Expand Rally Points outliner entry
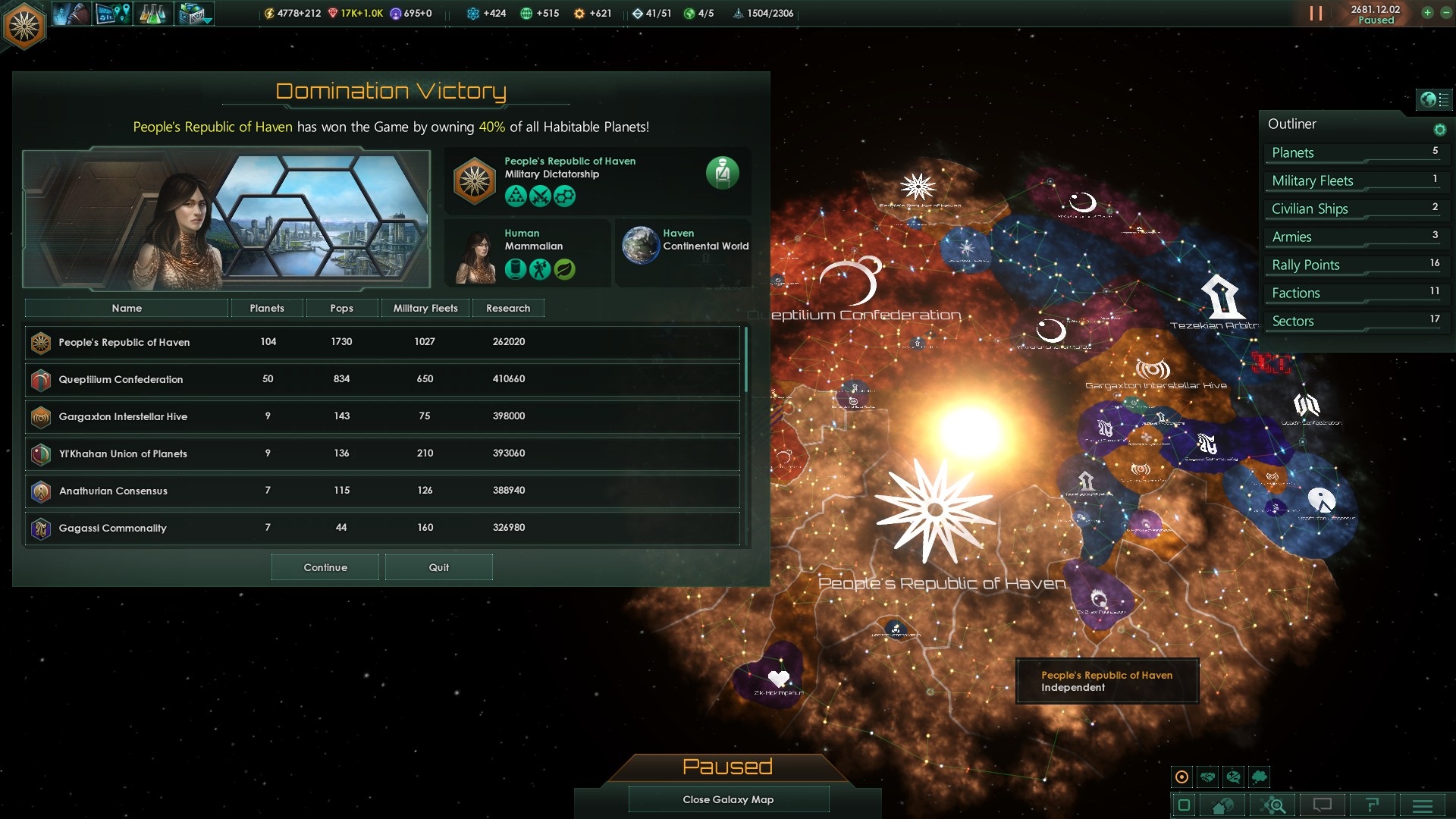Viewport: 1456px width, 819px height. tap(1354, 265)
